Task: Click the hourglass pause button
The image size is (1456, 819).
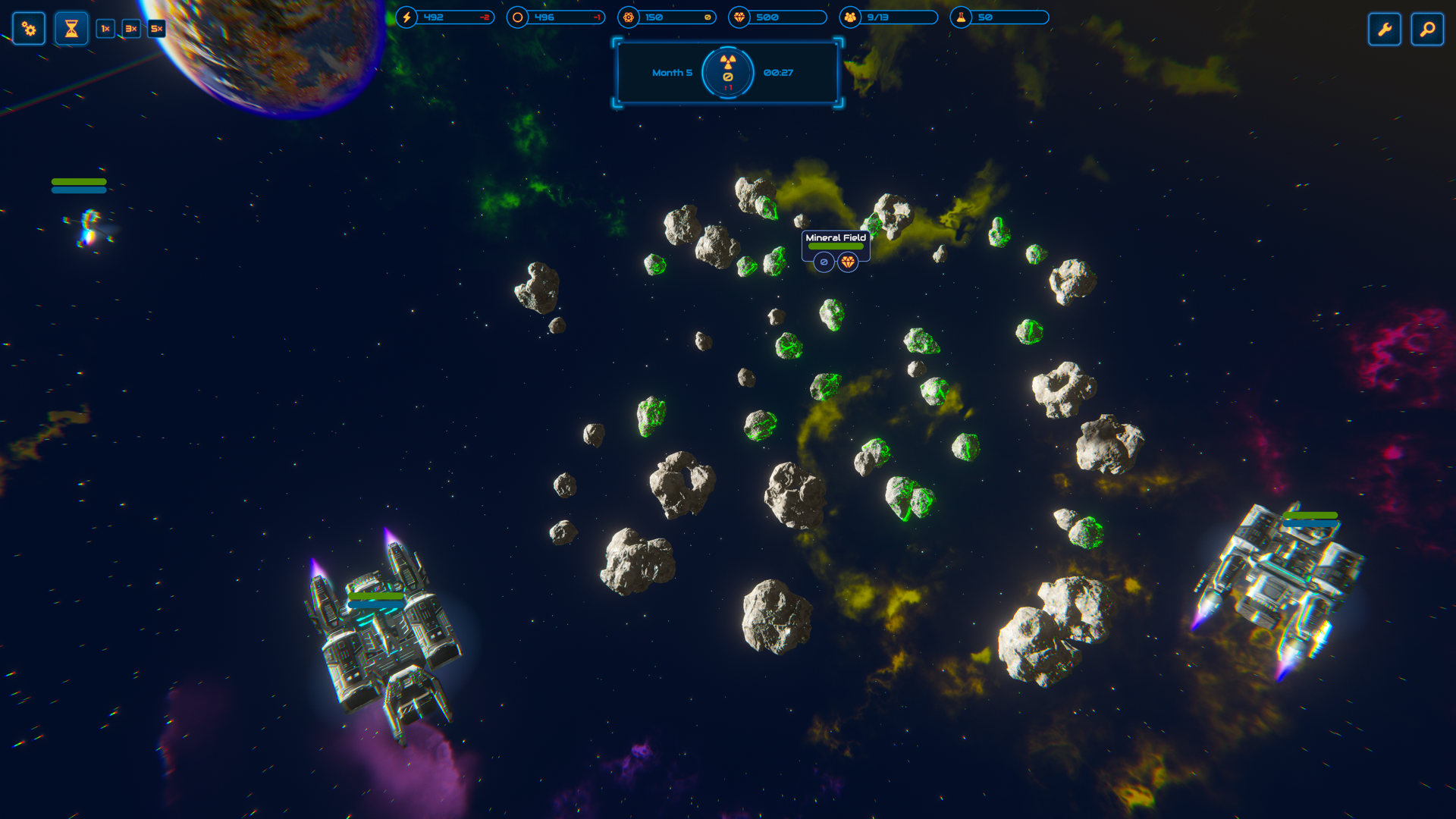Action: 71,29
